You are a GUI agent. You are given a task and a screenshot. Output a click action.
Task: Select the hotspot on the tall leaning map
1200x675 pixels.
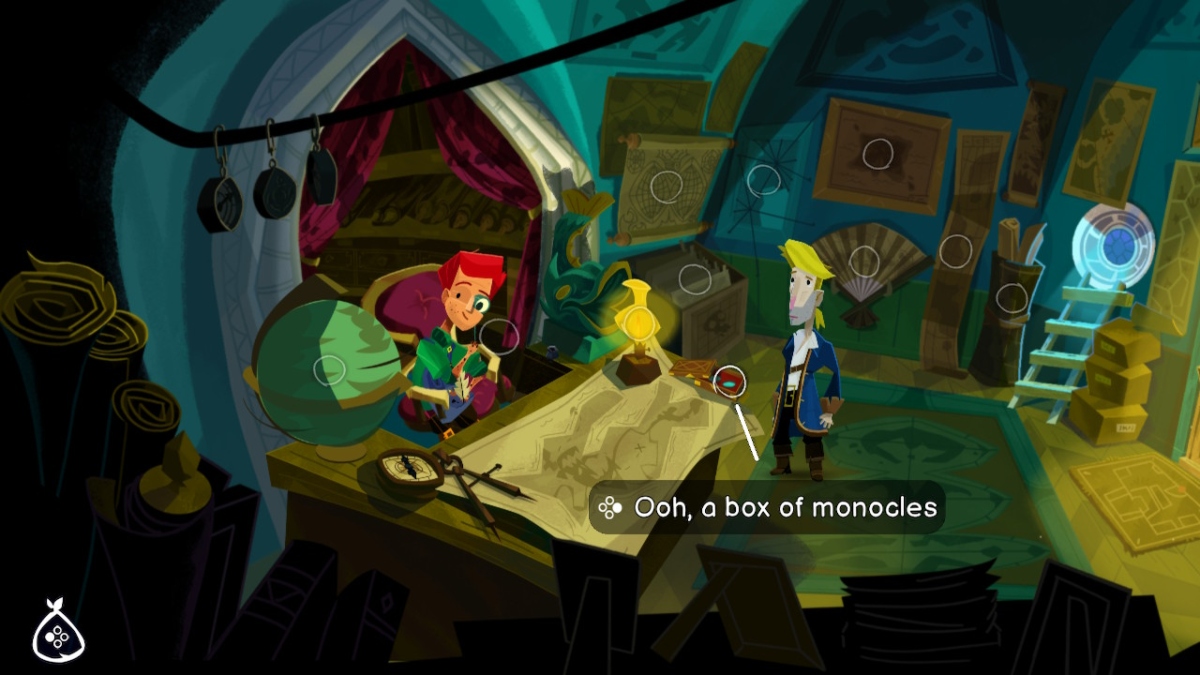(x=956, y=250)
